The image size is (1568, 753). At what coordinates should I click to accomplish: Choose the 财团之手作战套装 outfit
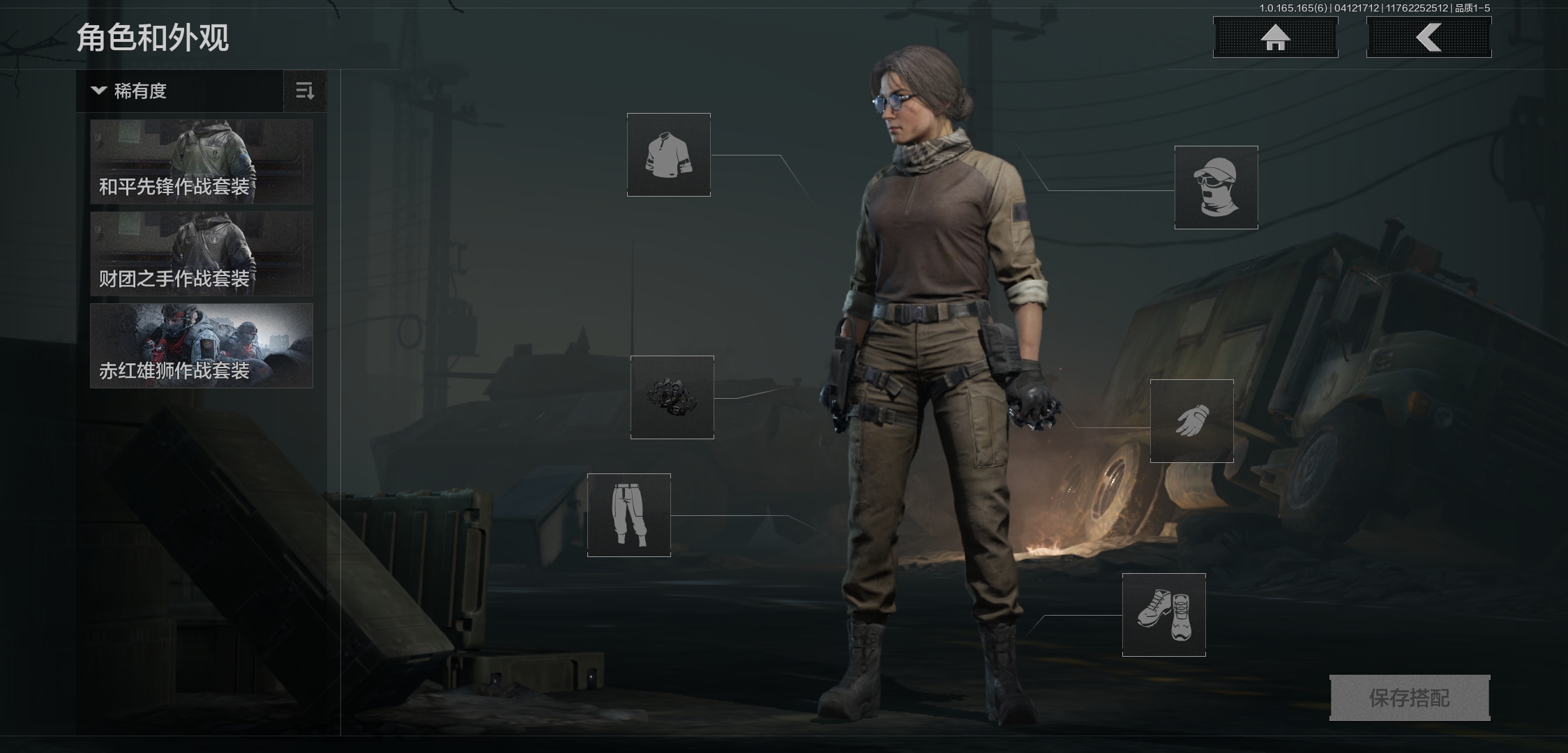coord(202,254)
